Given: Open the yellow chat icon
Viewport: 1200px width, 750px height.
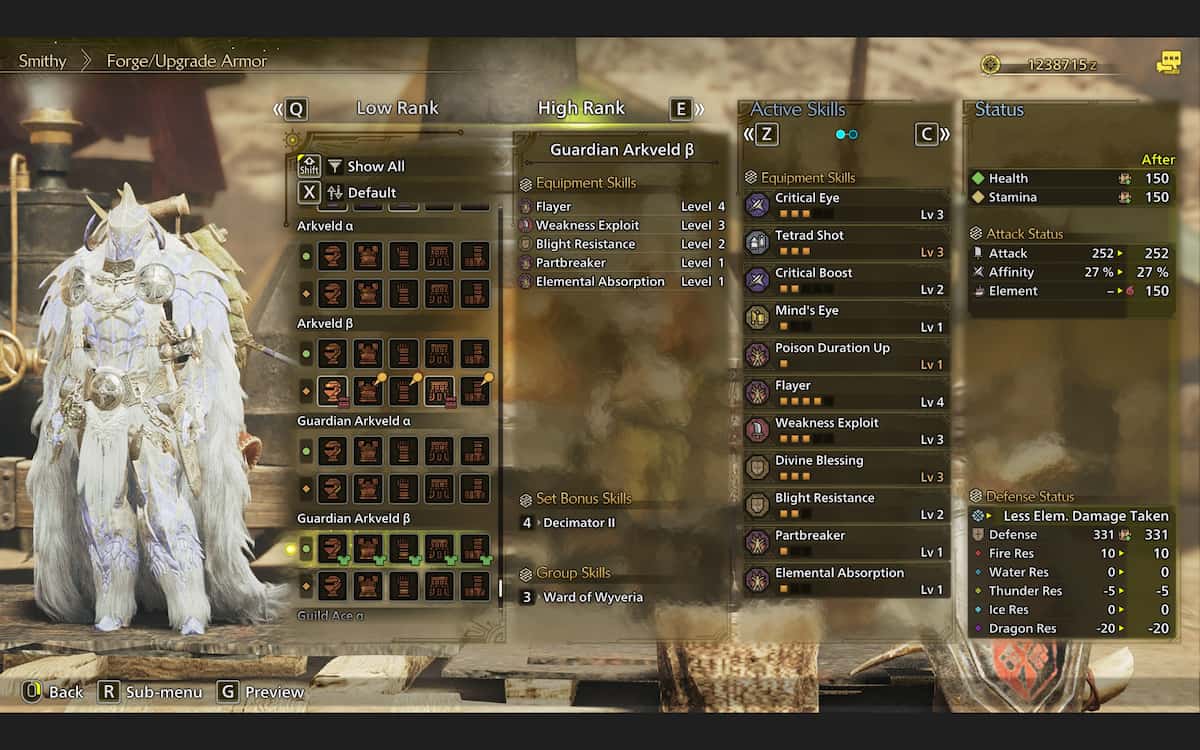Looking at the screenshot, I should point(1168,63).
